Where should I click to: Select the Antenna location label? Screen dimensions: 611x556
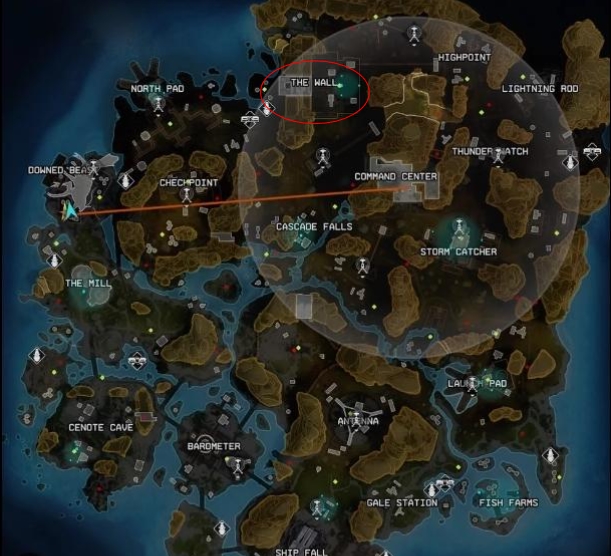[357, 422]
